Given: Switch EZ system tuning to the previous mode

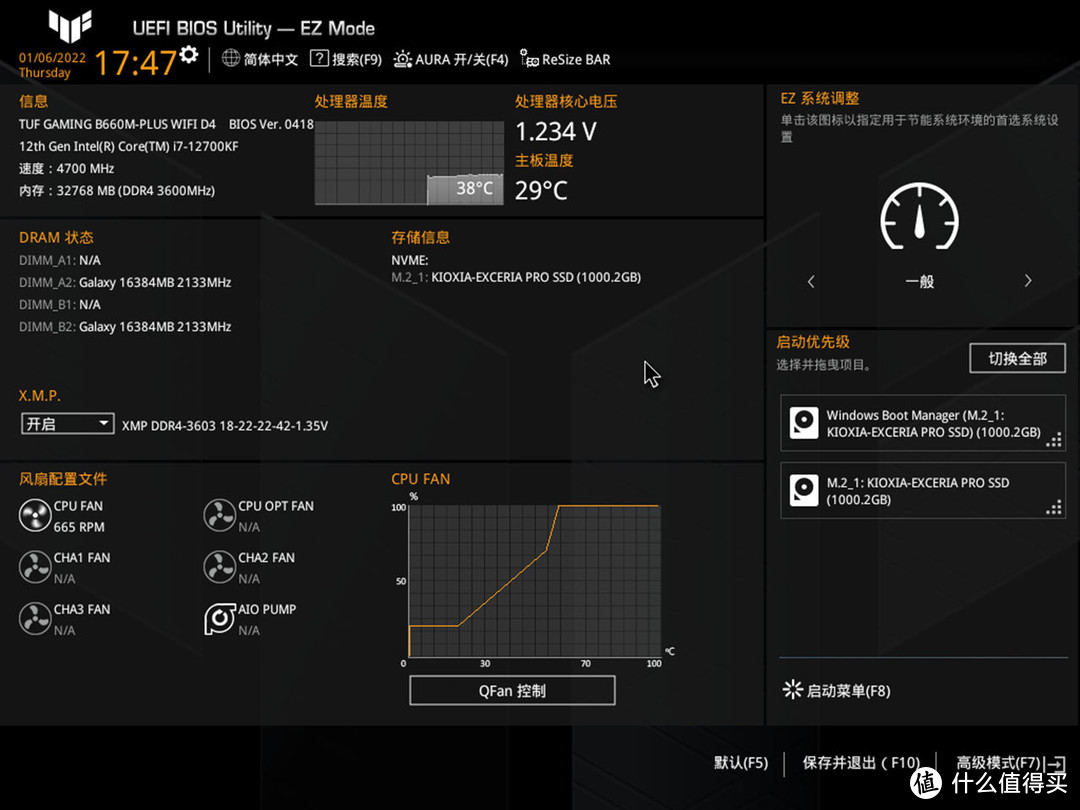Looking at the screenshot, I should tap(811, 282).
